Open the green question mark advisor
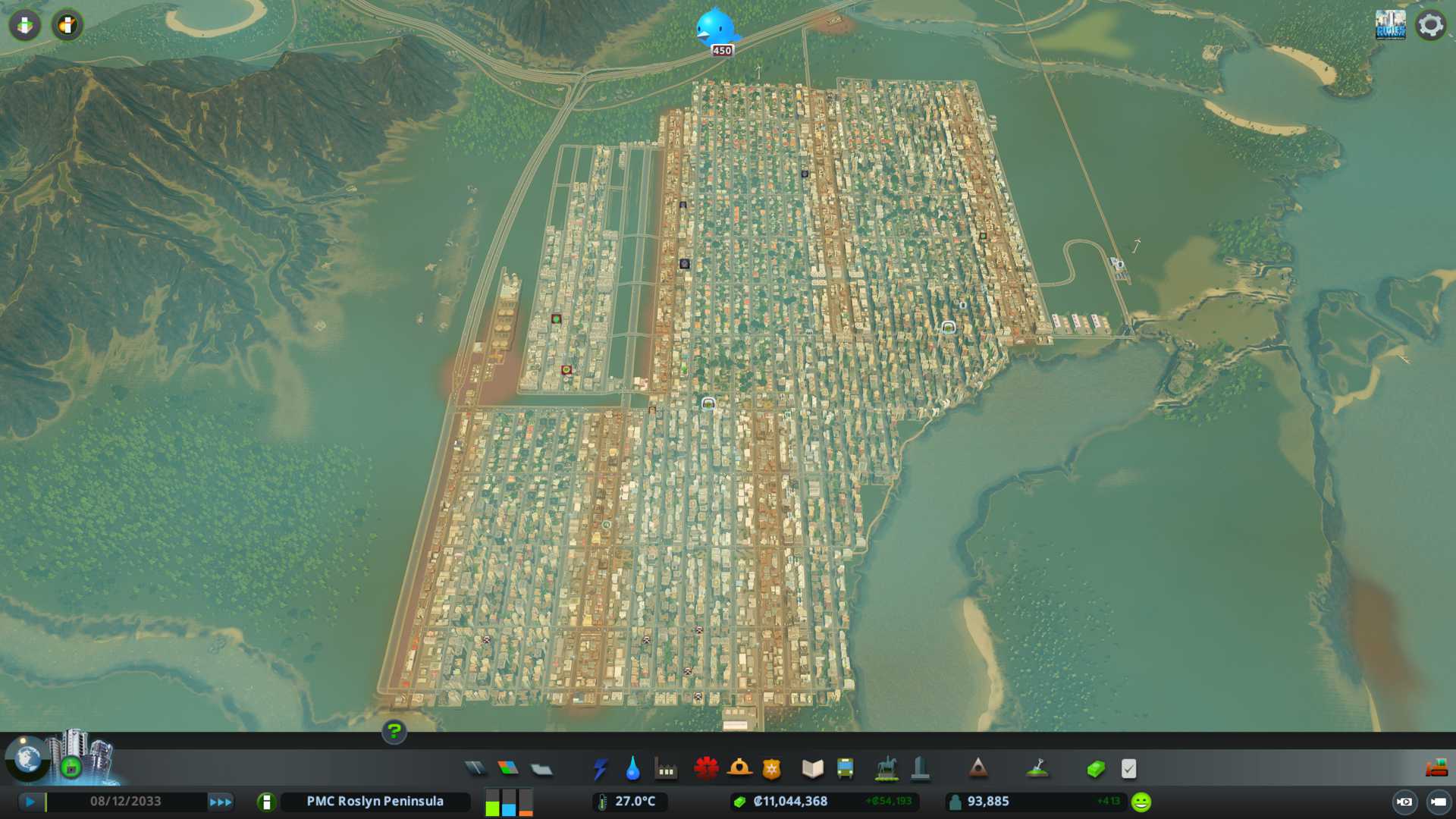The width and height of the screenshot is (1456, 819). click(x=394, y=731)
